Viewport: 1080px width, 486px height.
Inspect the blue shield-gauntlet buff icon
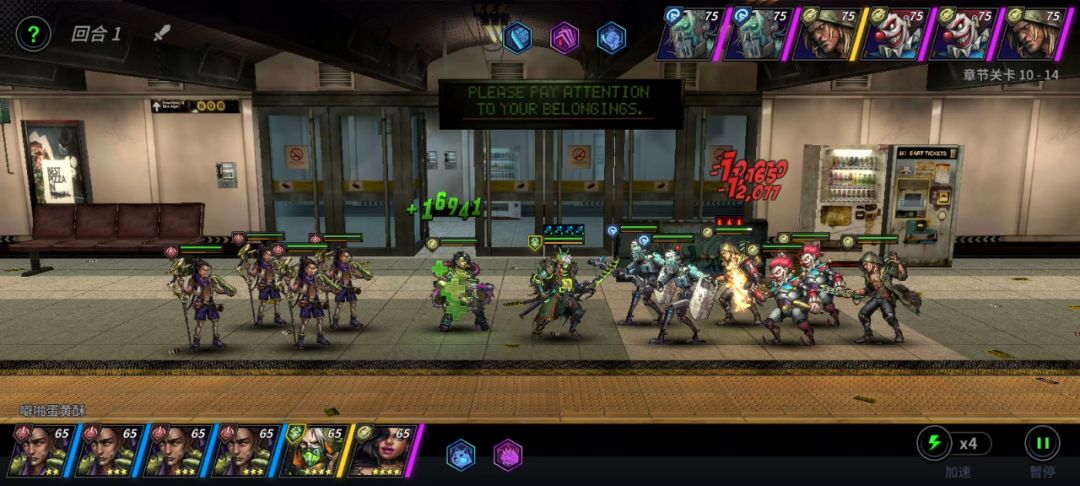click(517, 38)
